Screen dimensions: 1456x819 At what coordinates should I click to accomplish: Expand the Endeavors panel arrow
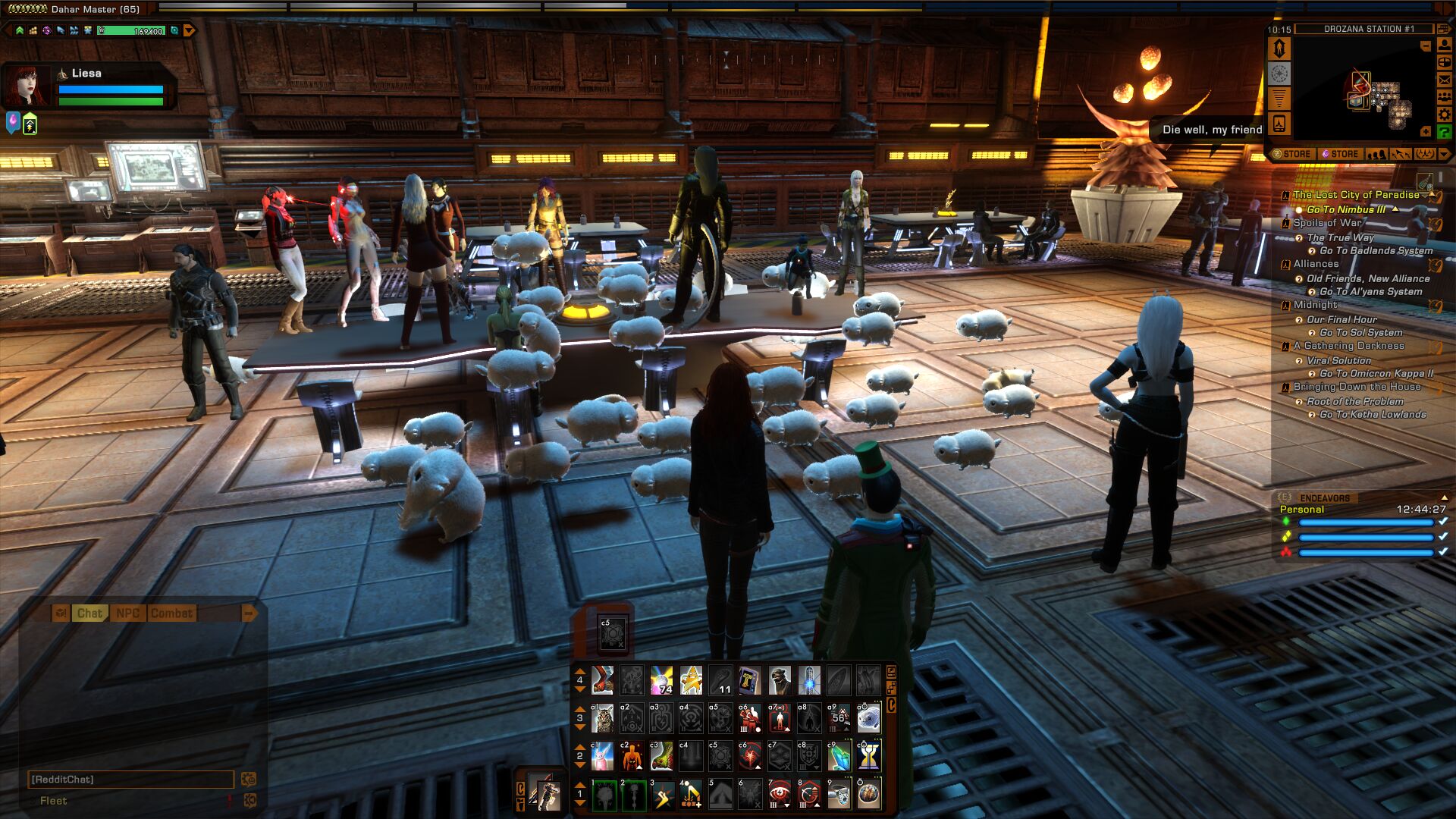[x=1444, y=497]
